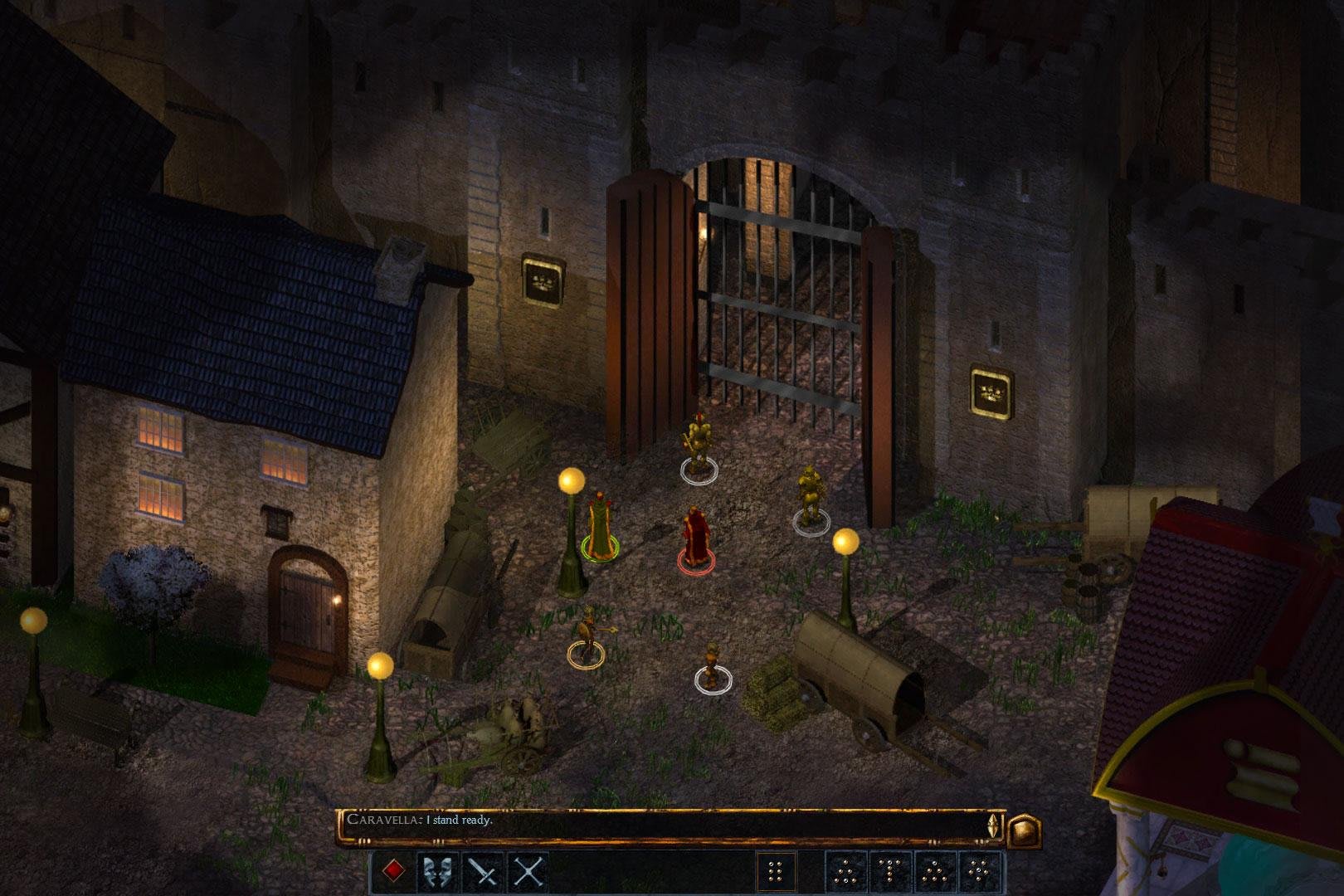Choose the T-shaped party formation

[x=890, y=872]
